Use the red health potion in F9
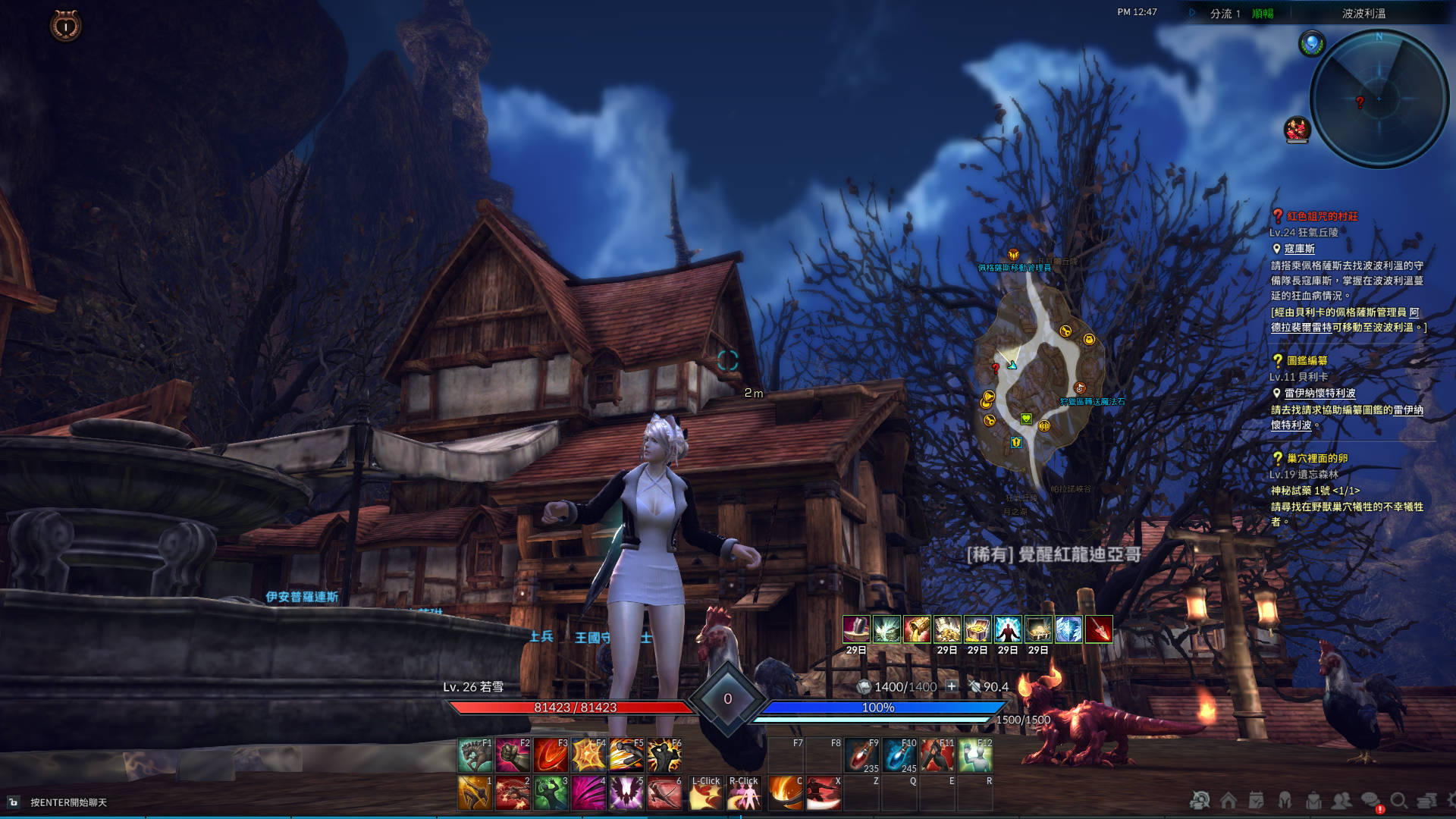1456x819 pixels. [x=861, y=755]
